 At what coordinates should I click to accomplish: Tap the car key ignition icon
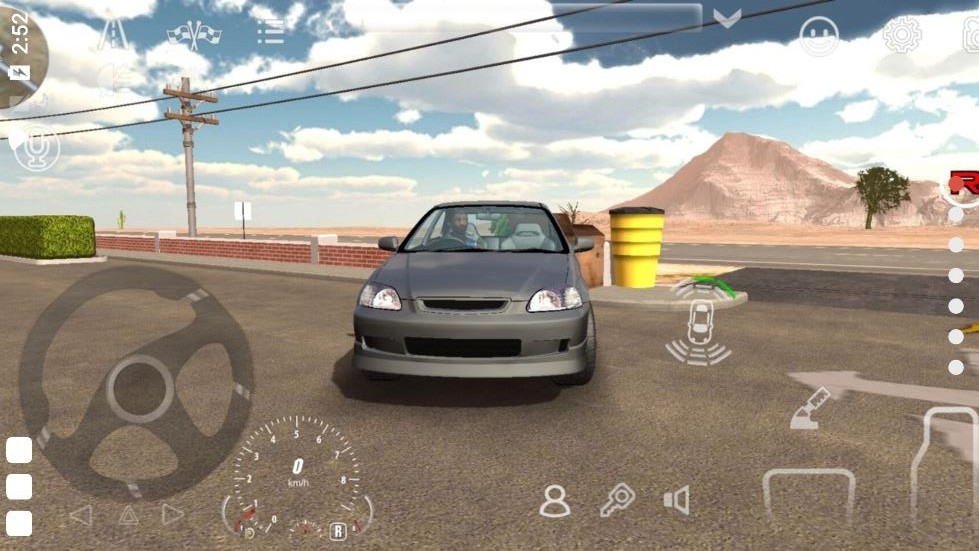pyautogui.click(x=616, y=499)
